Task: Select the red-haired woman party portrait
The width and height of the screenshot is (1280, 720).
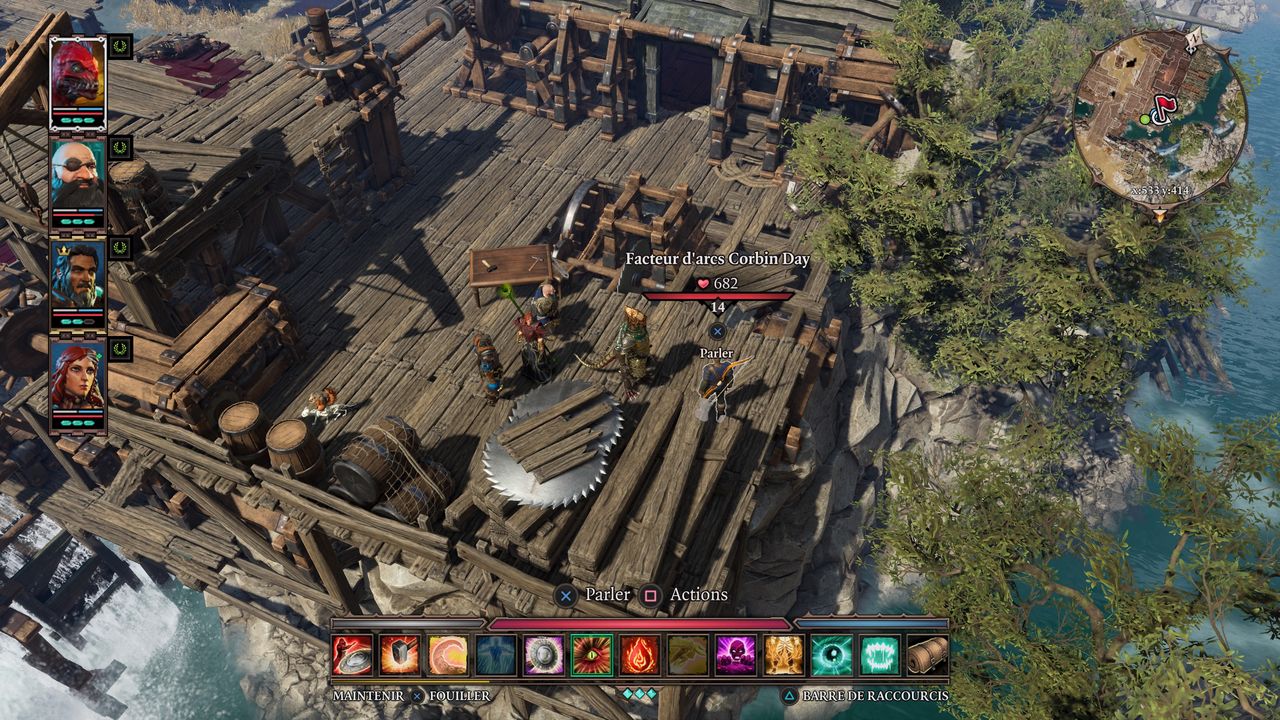Action: tap(78, 377)
